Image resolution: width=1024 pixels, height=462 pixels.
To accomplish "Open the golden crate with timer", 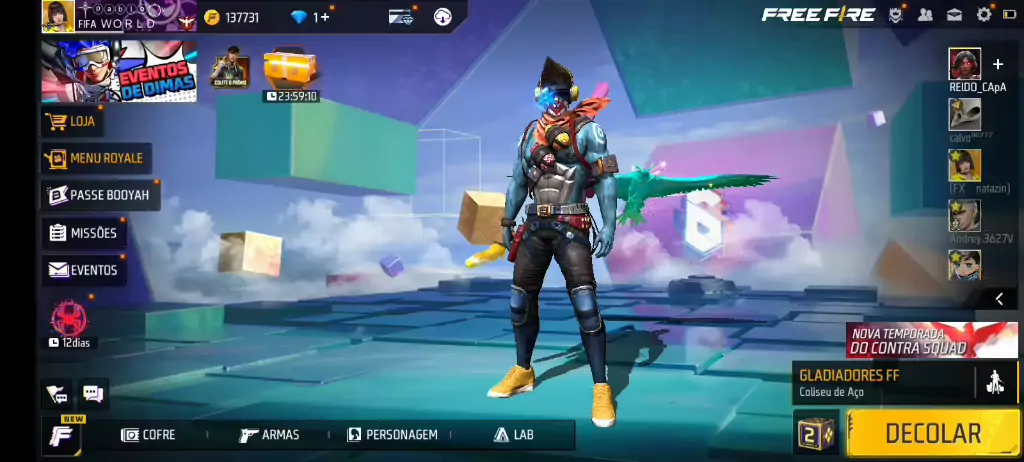I will (x=290, y=68).
